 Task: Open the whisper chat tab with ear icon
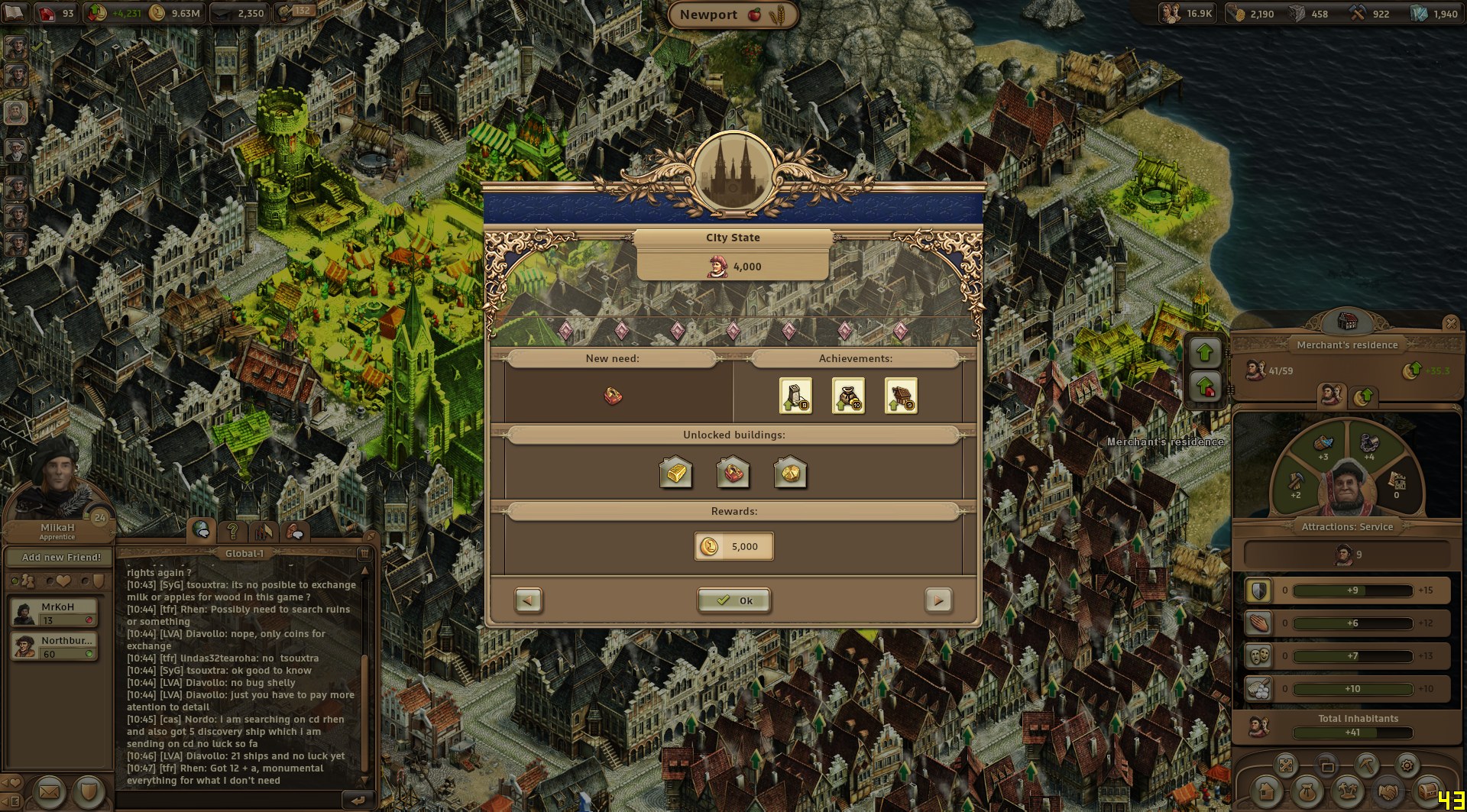[x=295, y=532]
